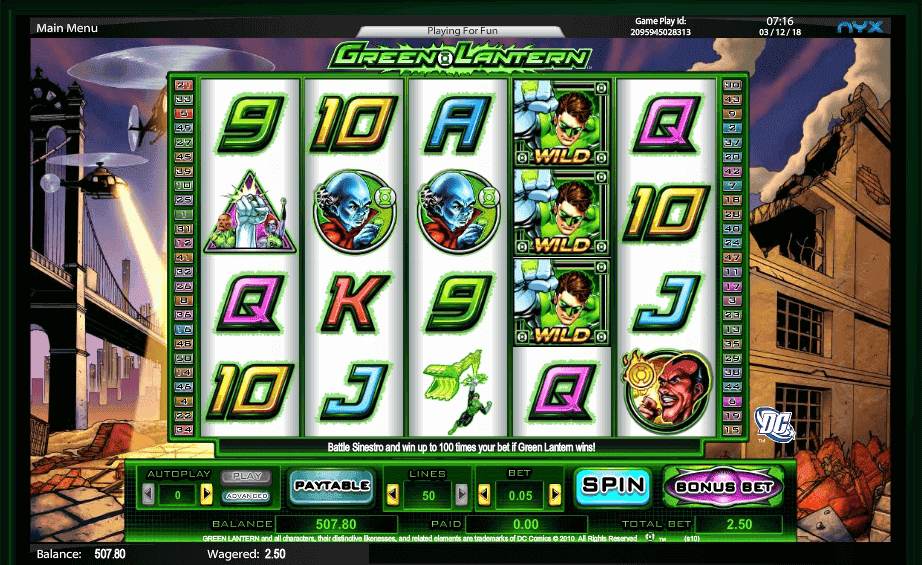
Task: Activate the Bonus Bet button
Action: (723, 487)
